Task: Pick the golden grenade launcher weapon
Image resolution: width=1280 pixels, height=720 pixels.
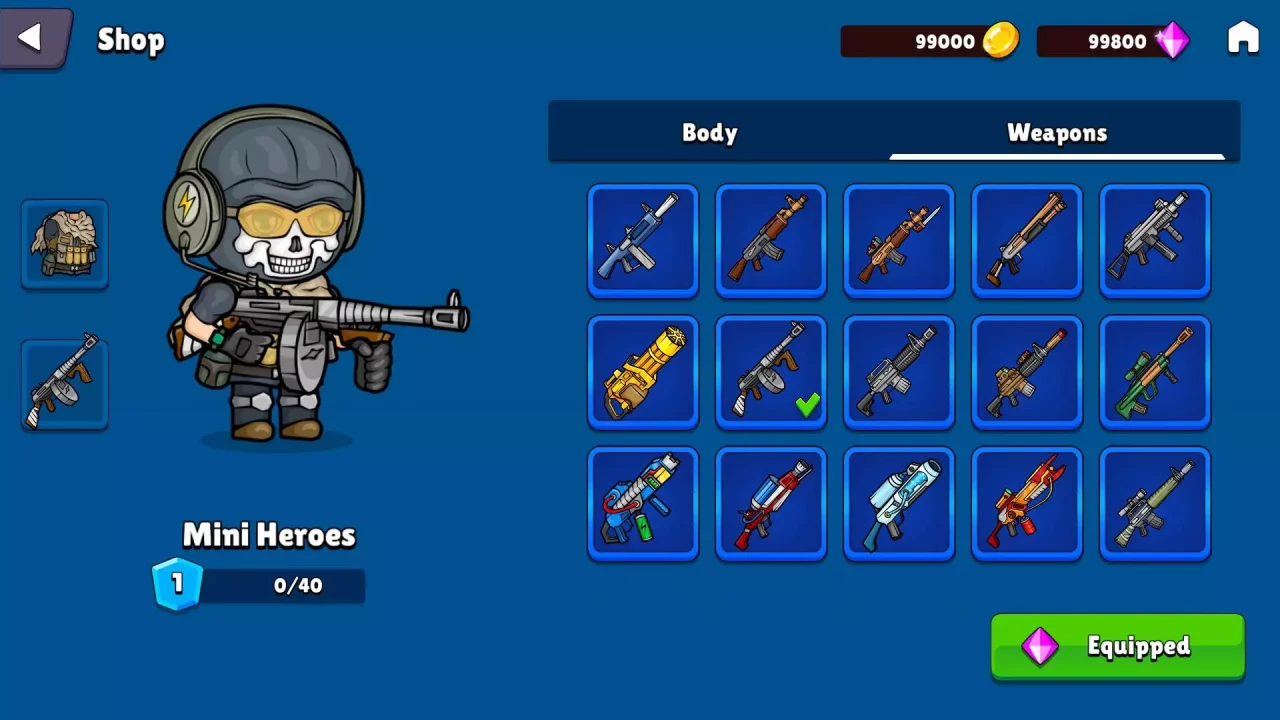Action: (642, 372)
